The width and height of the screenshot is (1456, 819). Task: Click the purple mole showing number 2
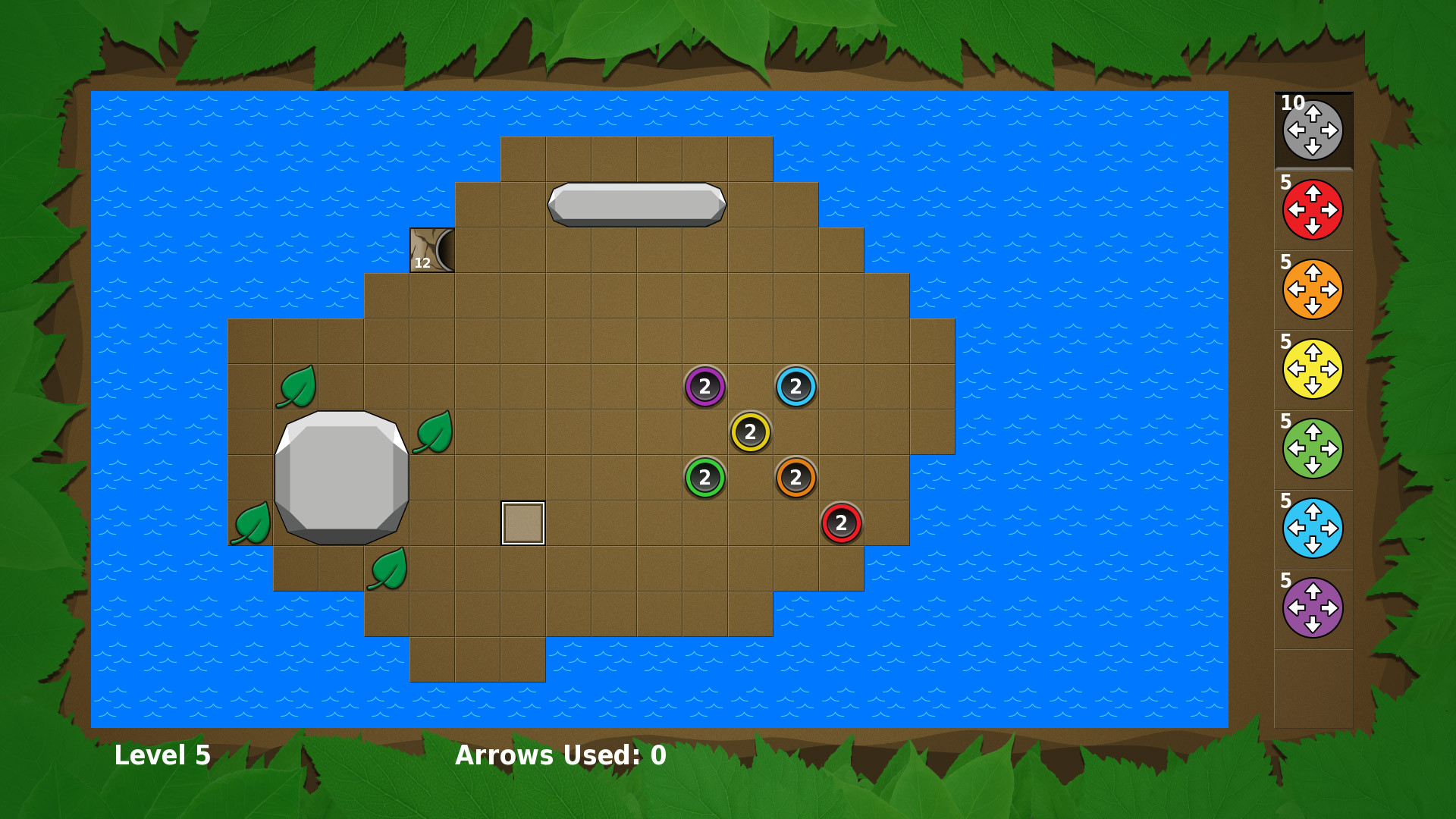[705, 387]
